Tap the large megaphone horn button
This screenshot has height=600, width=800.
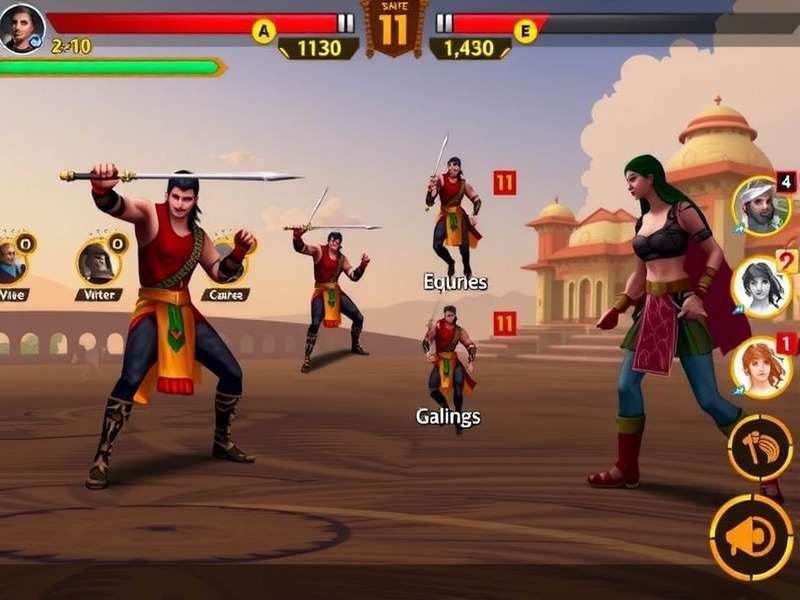[x=751, y=538]
